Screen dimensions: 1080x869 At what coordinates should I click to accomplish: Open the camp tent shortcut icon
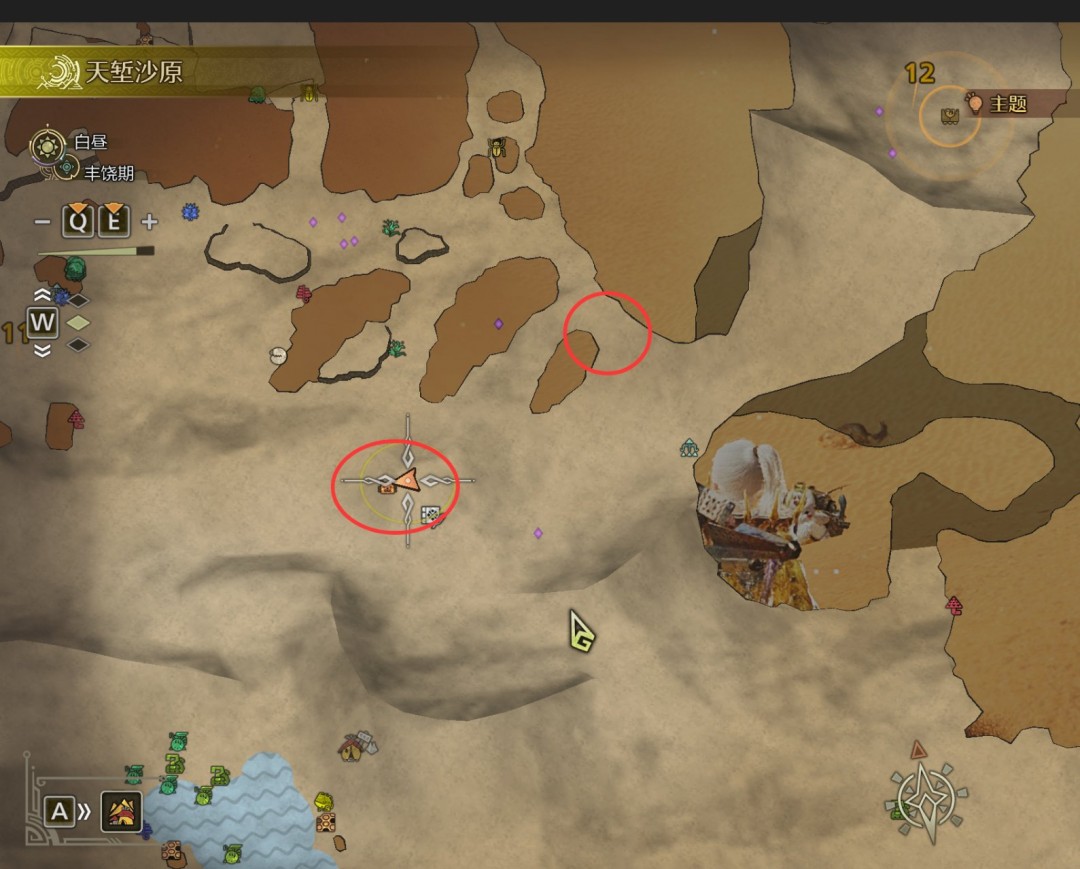tap(123, 811)
